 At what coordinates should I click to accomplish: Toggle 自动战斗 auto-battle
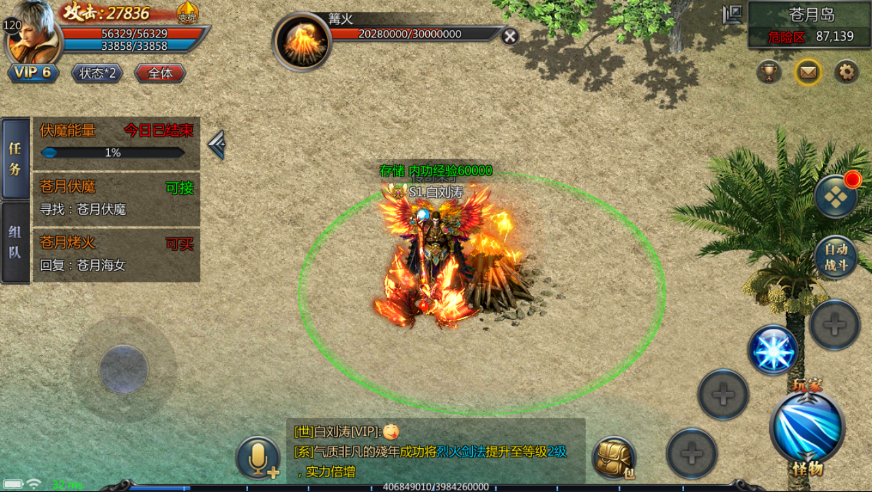pos(836,257)
